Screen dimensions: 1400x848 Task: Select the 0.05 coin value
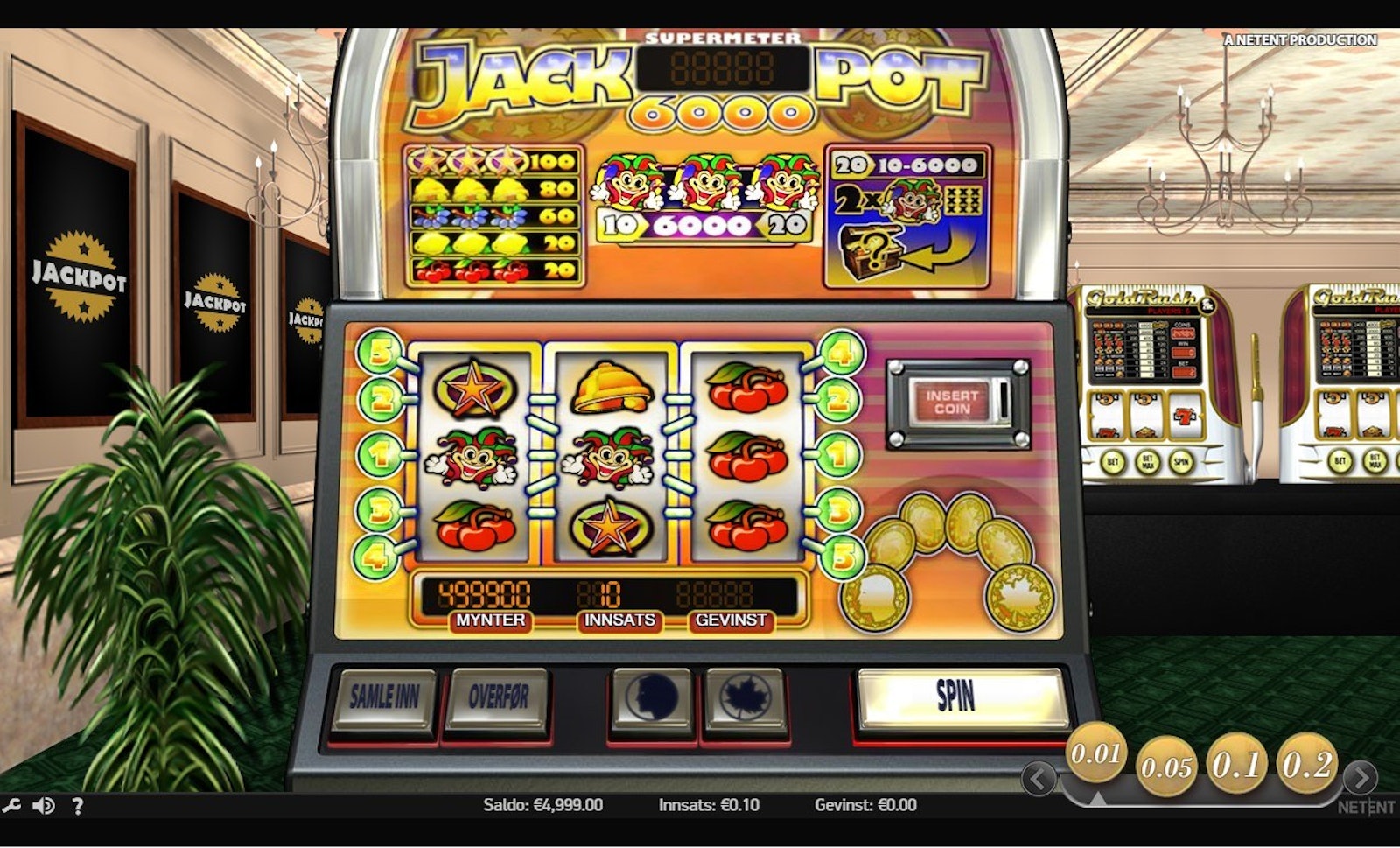(1167, 767)
